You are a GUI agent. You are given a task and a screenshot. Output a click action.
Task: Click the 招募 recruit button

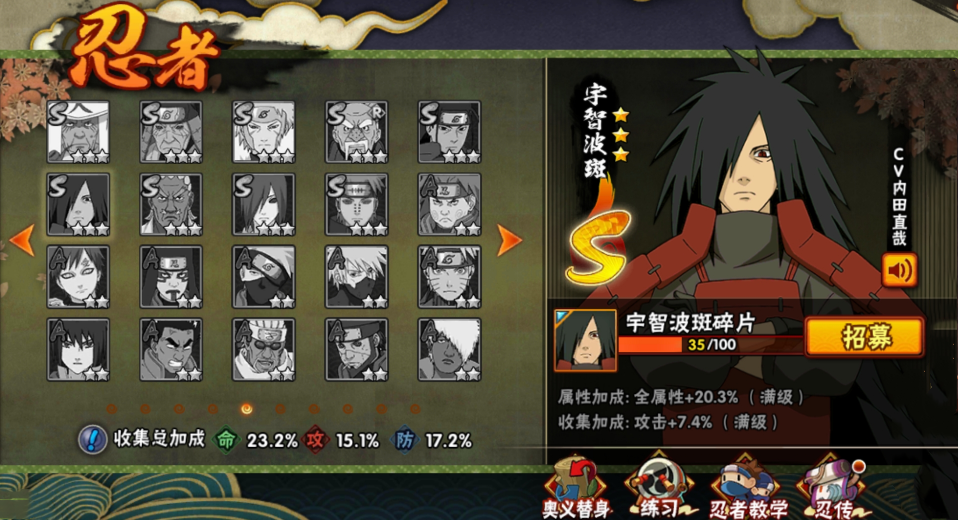[x=864, y=336]
